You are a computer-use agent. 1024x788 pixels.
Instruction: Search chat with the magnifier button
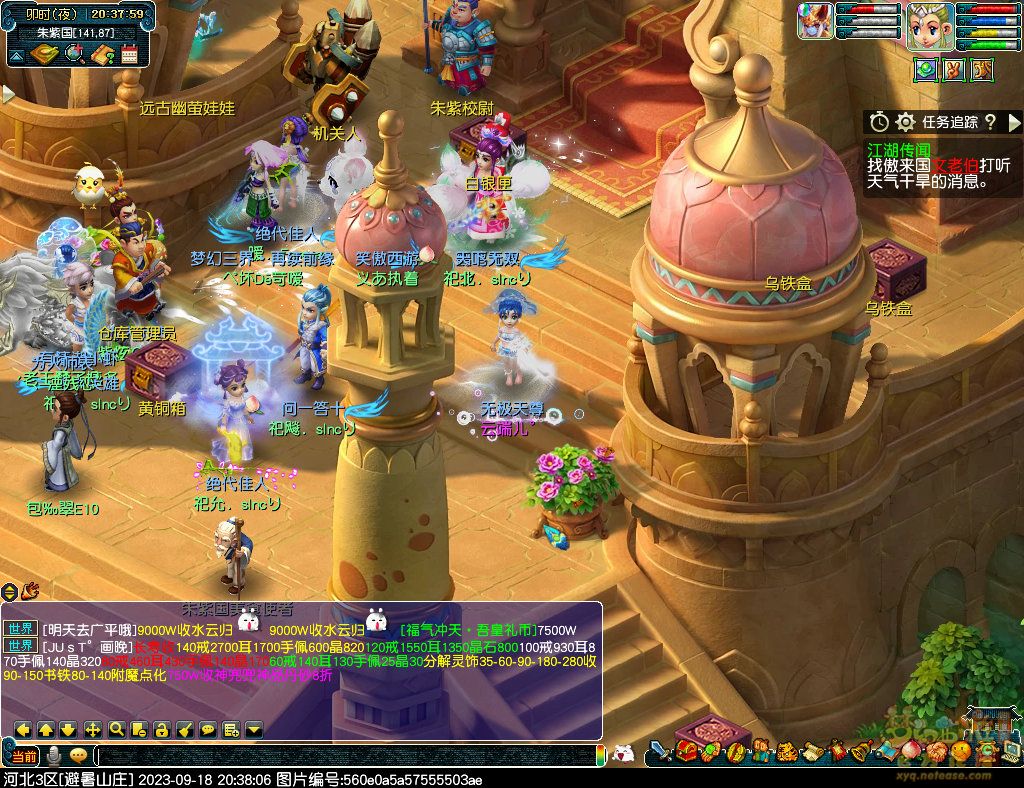pos(116,729)
